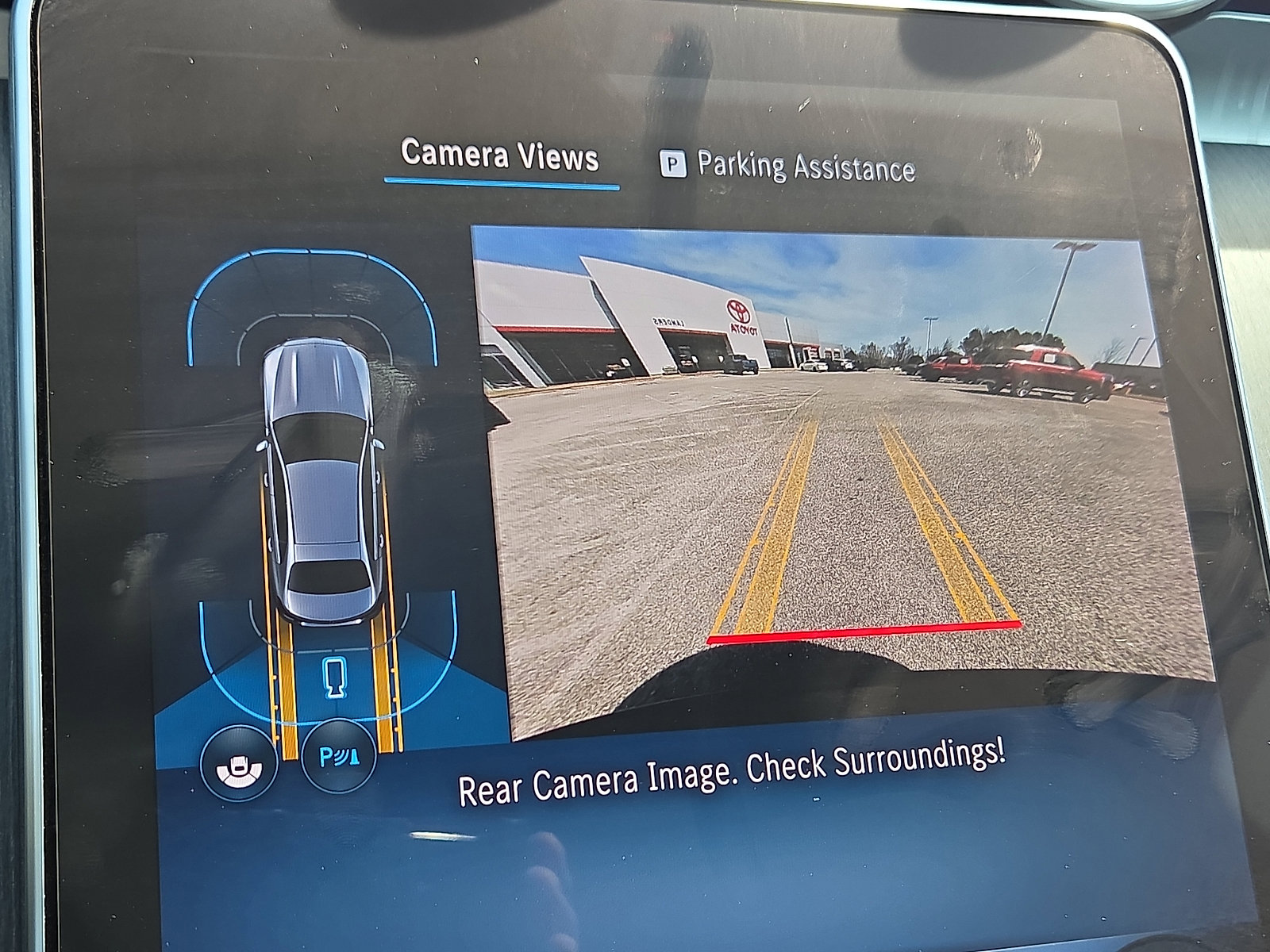The image size is (1270, 952).
Task: Tap the P square icon beside Parking Assistance
Action: (674, 165)
